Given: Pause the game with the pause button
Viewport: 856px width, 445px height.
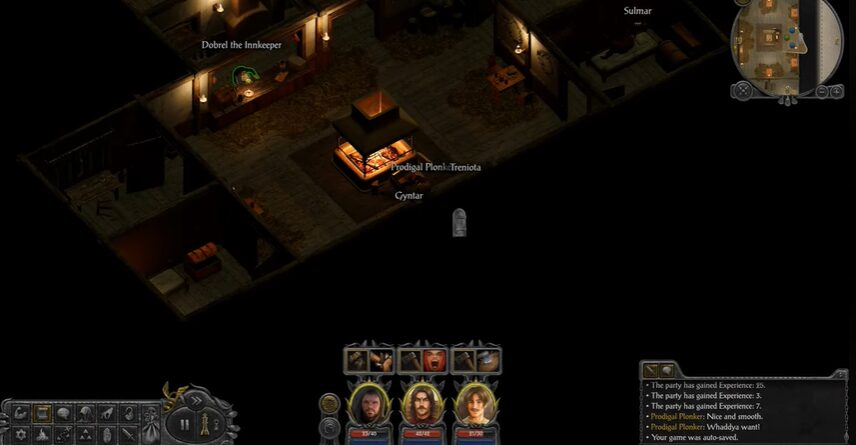Looking at the screenshot, I should [x=185, y=424].
